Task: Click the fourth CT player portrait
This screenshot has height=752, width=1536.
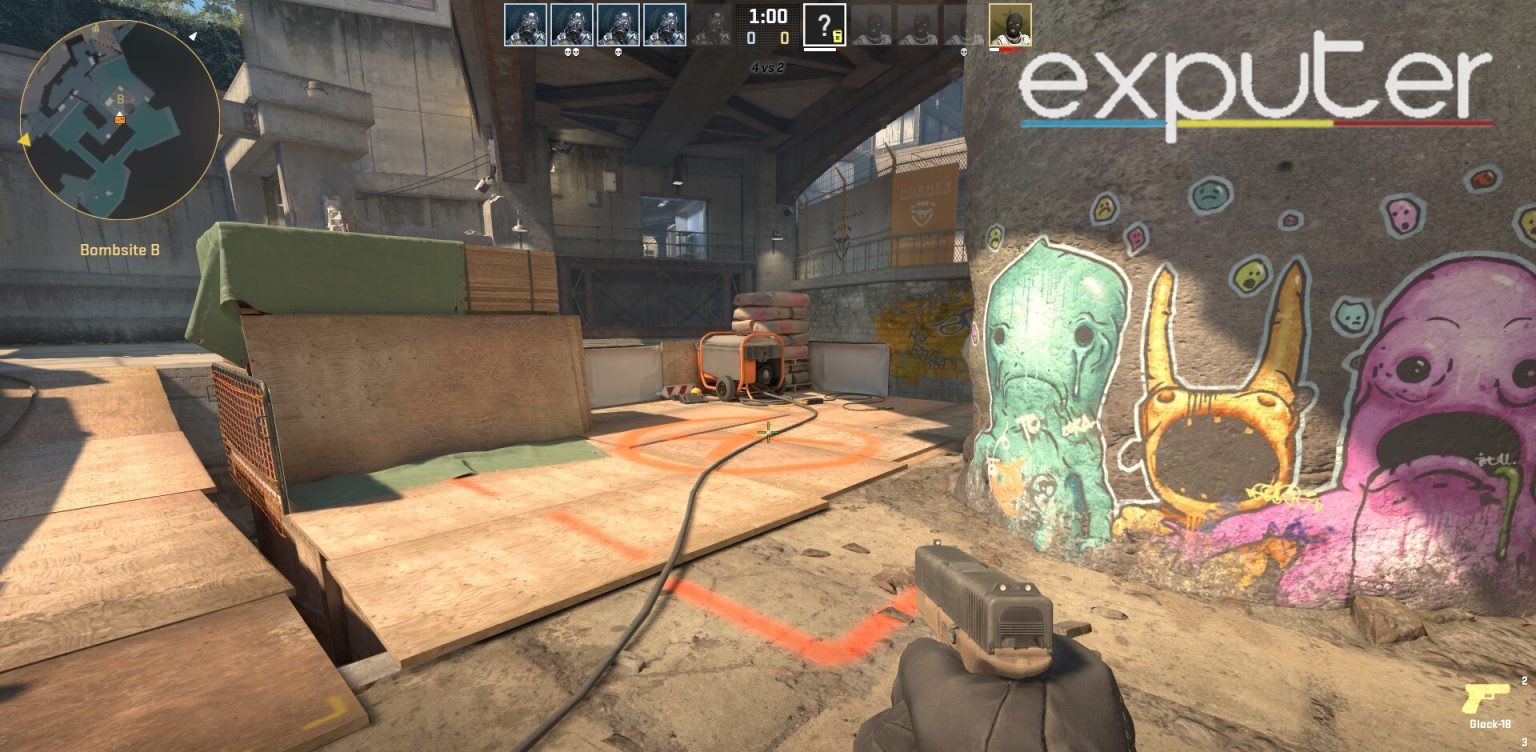Action: [663, 23]
